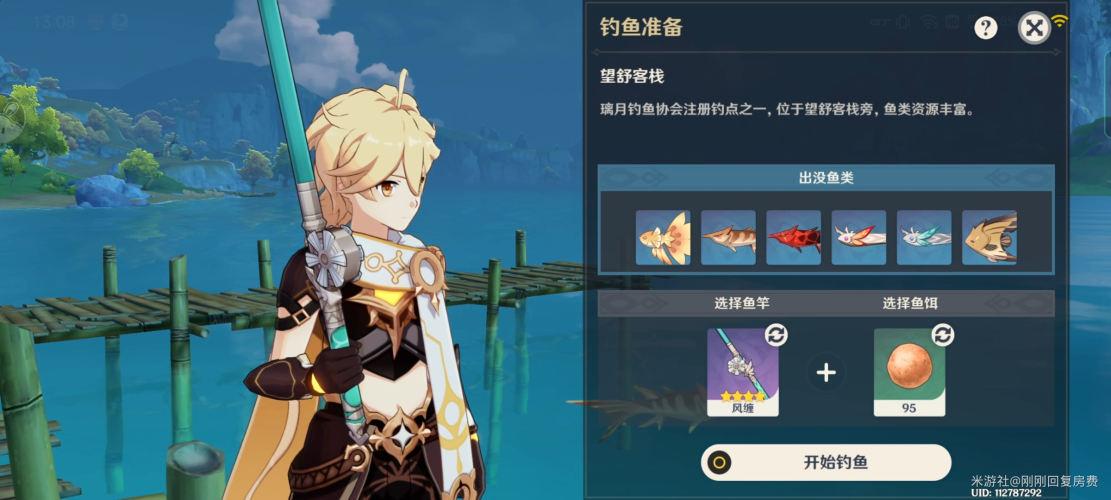Start fishing with the 开始钓鱼 button

point(825,462)
